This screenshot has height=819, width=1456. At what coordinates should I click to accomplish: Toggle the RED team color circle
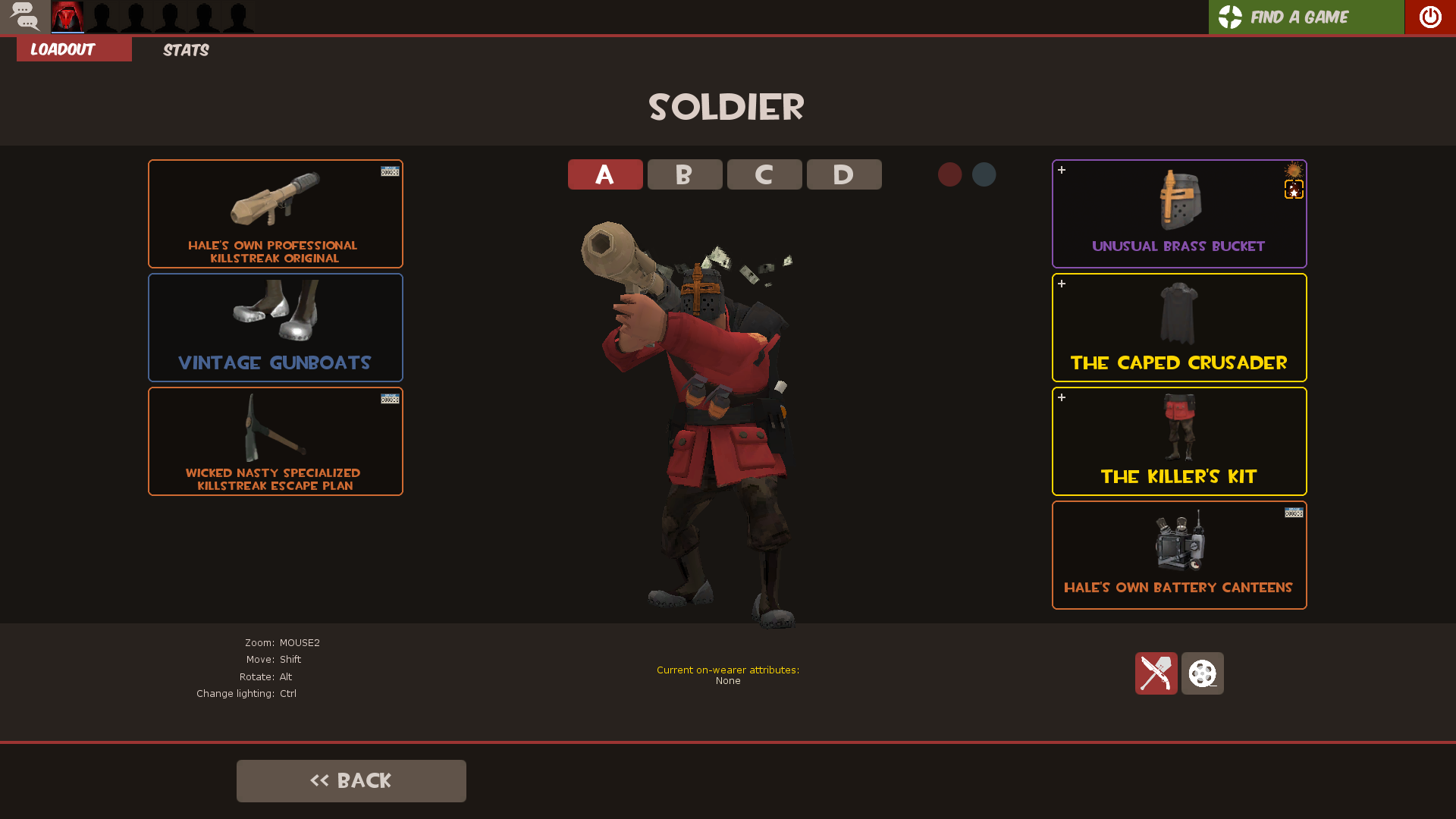pyautogui.click(x=950, y=174)
